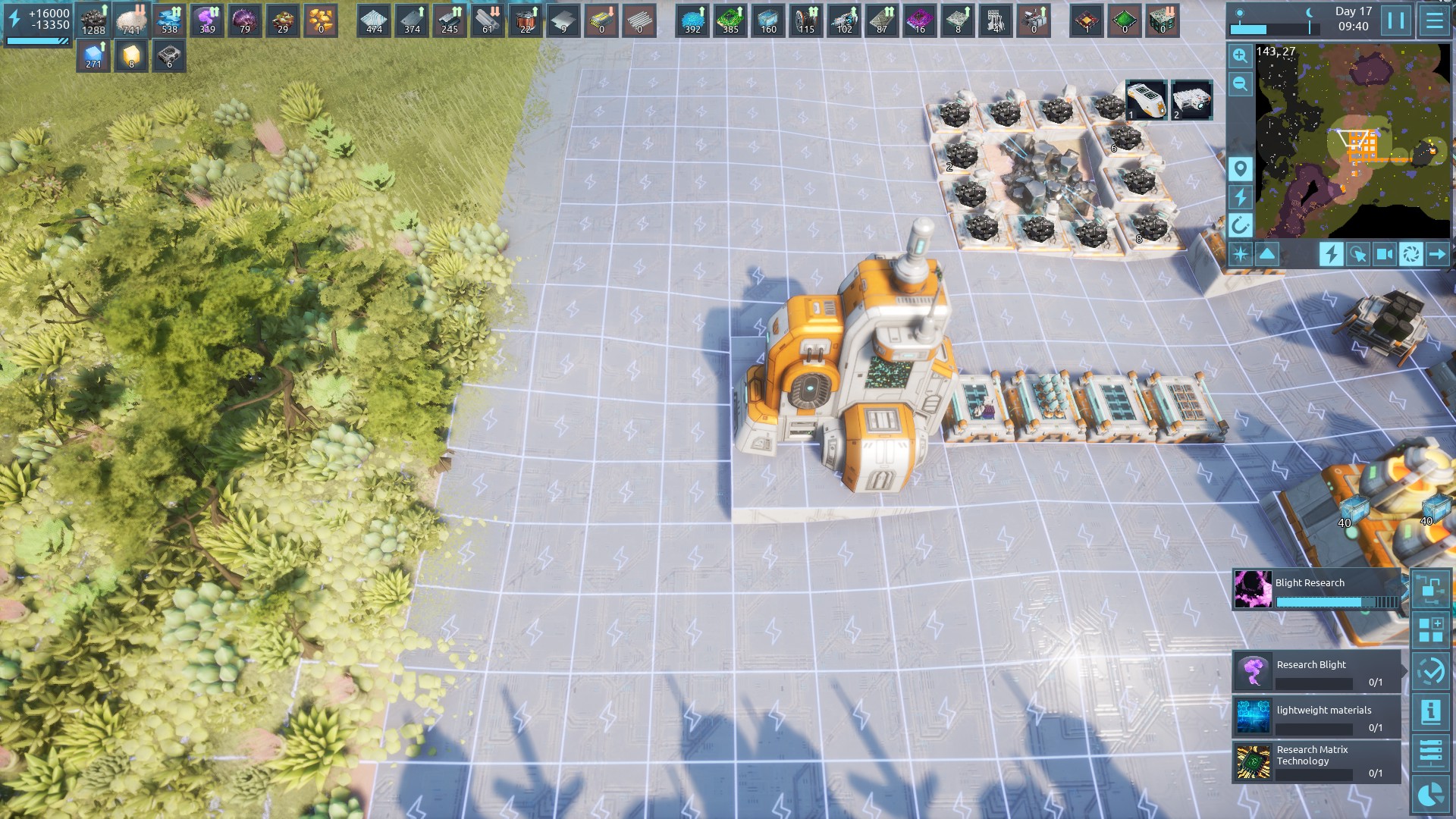Zoom out on the minimap
Screen dimensions: 1456x819
click(x=1240, y=84)
